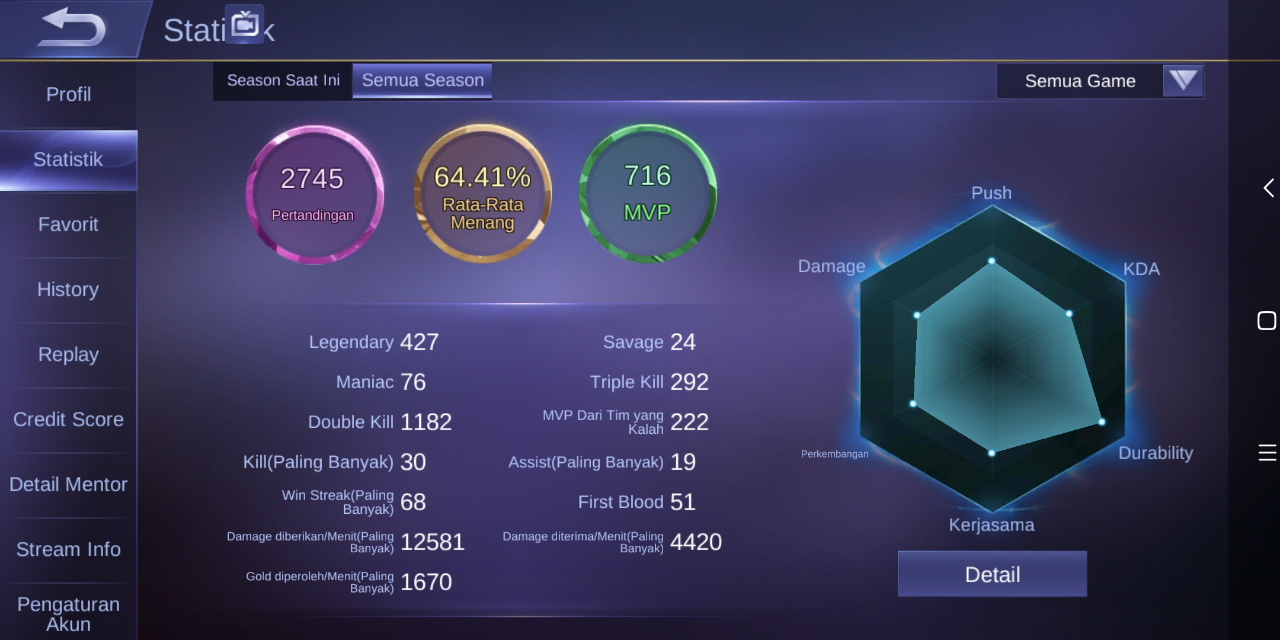Open the Profil menu entry
The height and width of the screenshot is (640, 1280).
[68, 94]
